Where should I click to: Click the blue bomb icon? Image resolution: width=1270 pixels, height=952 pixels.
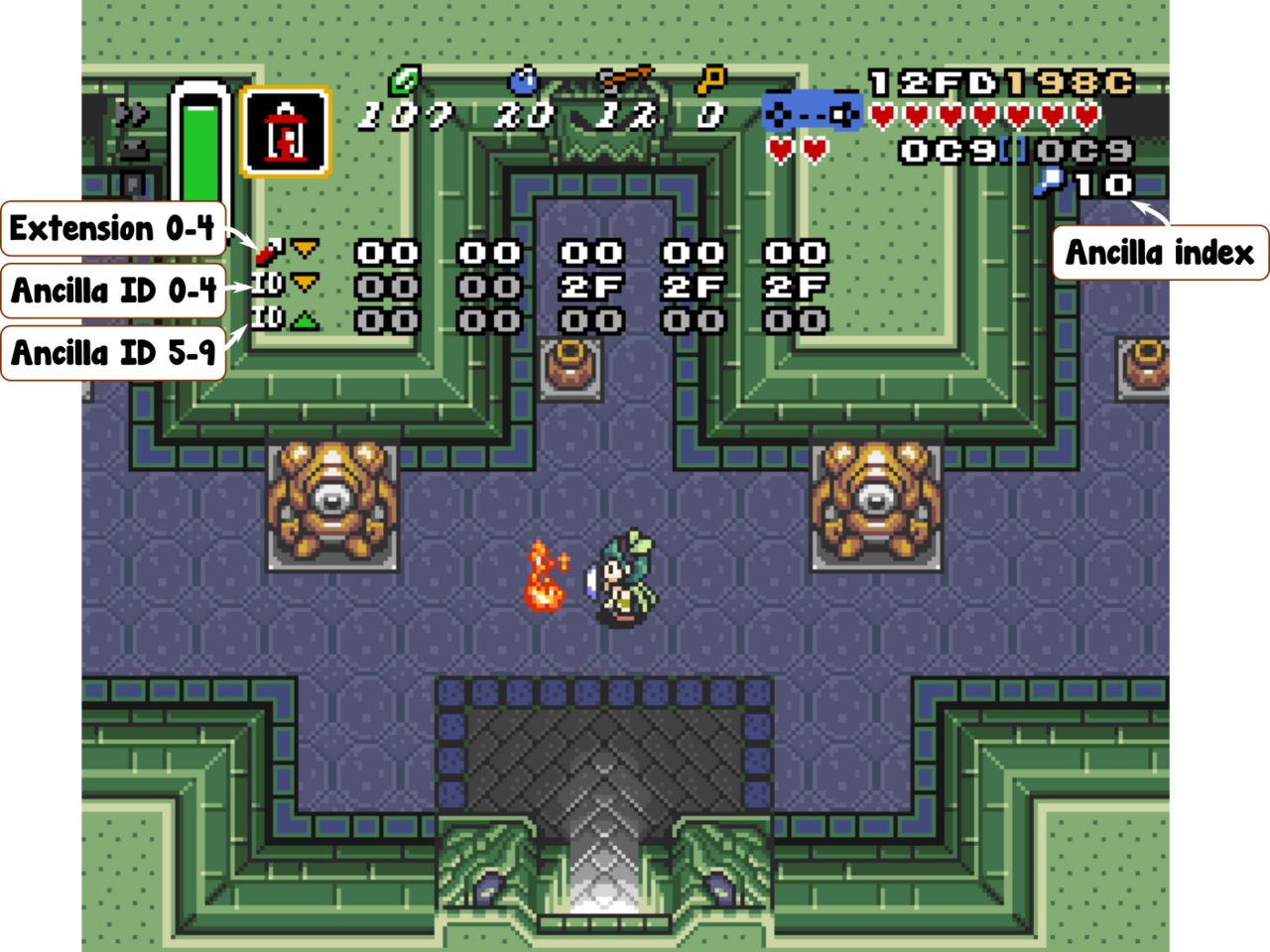(x=523, y=79)
